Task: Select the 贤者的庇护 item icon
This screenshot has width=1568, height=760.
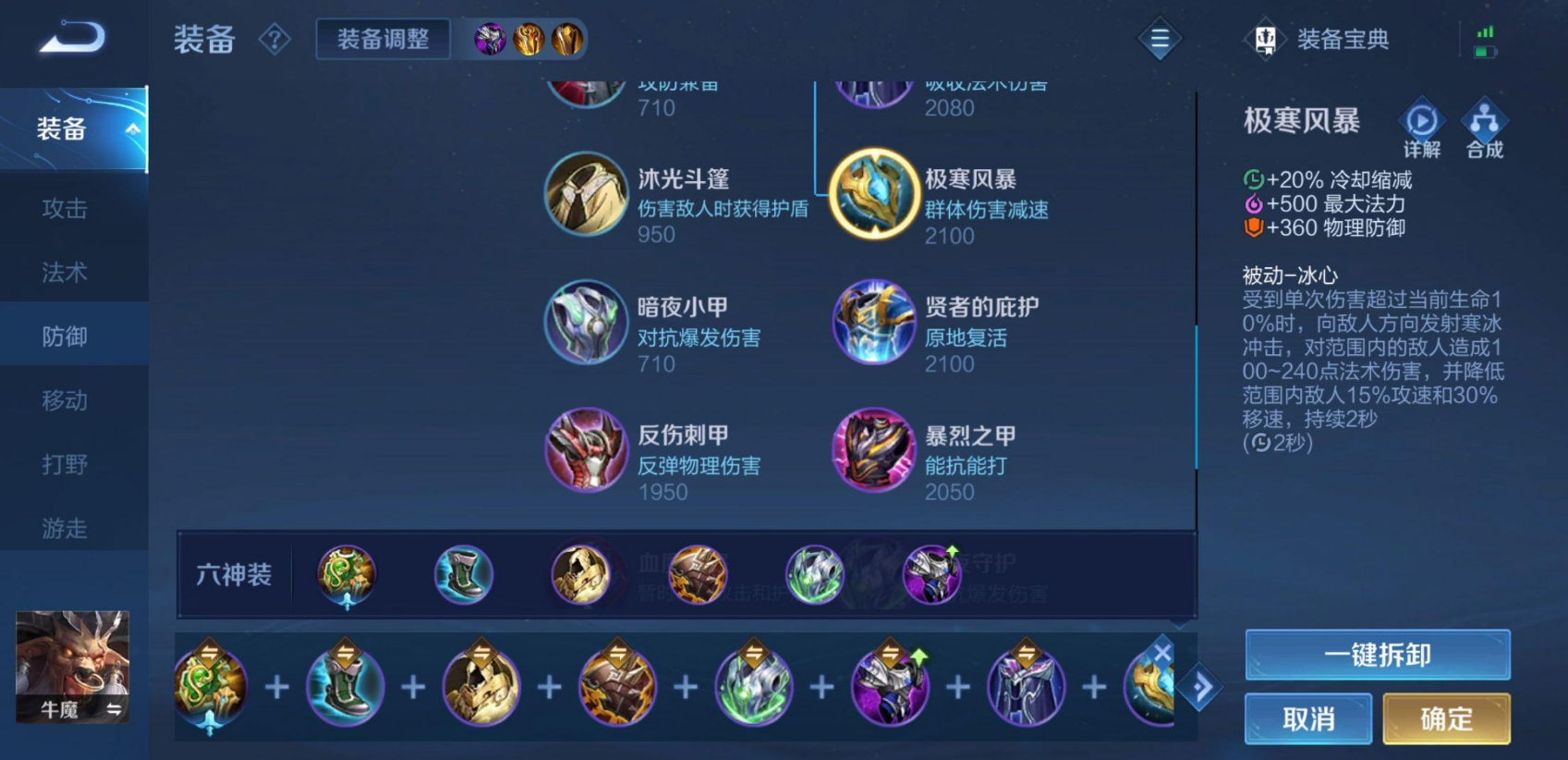Action: pos(873,322)
